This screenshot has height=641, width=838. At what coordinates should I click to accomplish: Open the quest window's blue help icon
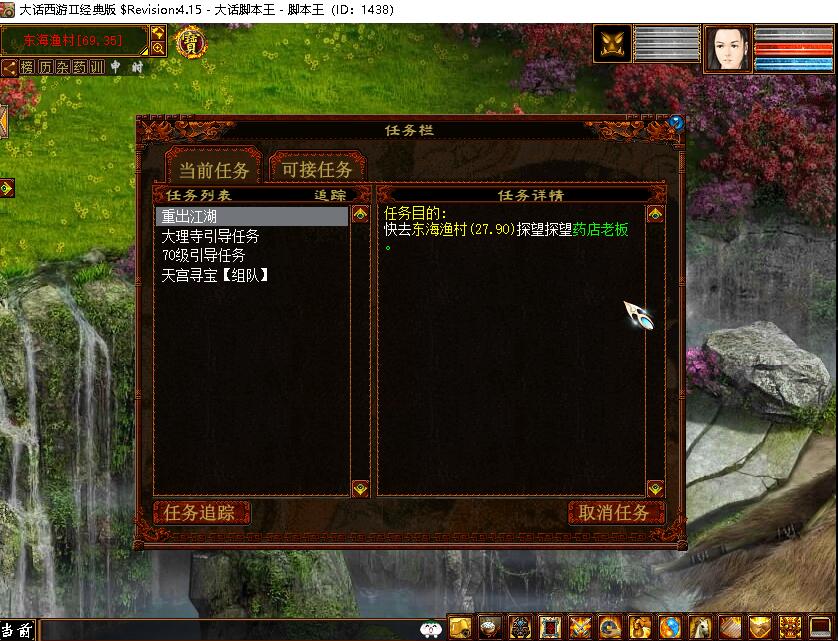[676, 123]
